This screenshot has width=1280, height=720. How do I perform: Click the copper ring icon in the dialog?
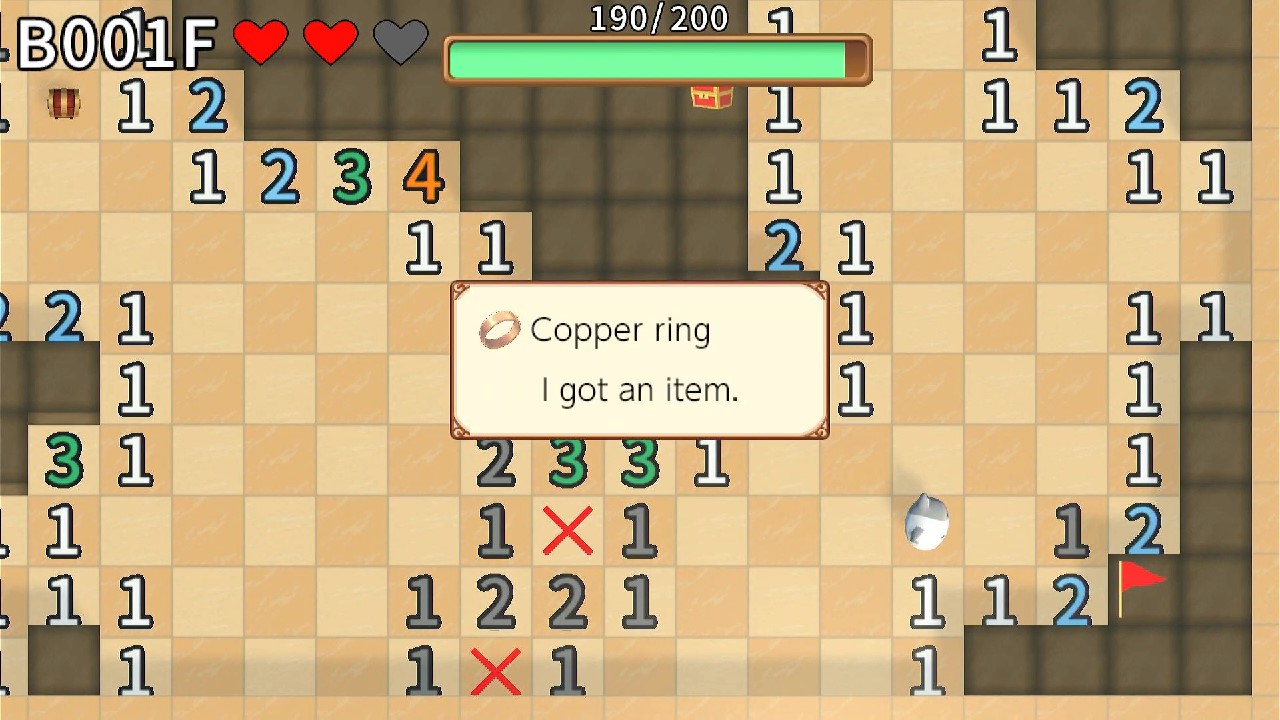[x=500, y=329]
